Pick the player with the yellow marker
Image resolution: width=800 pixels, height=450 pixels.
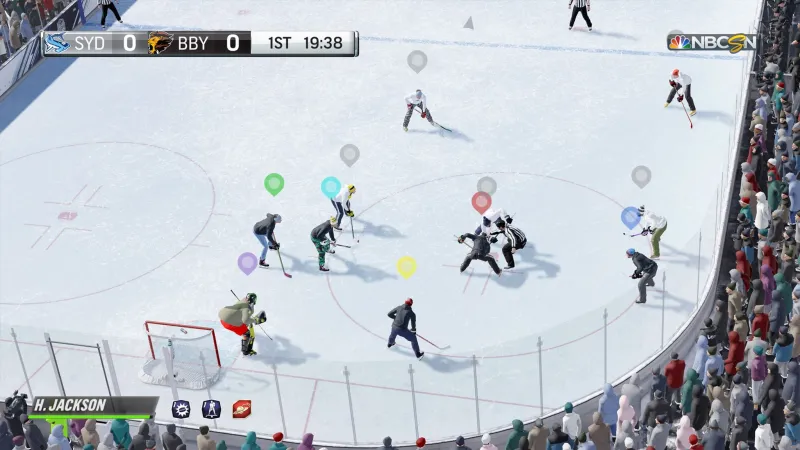click(x=403, y=325)
